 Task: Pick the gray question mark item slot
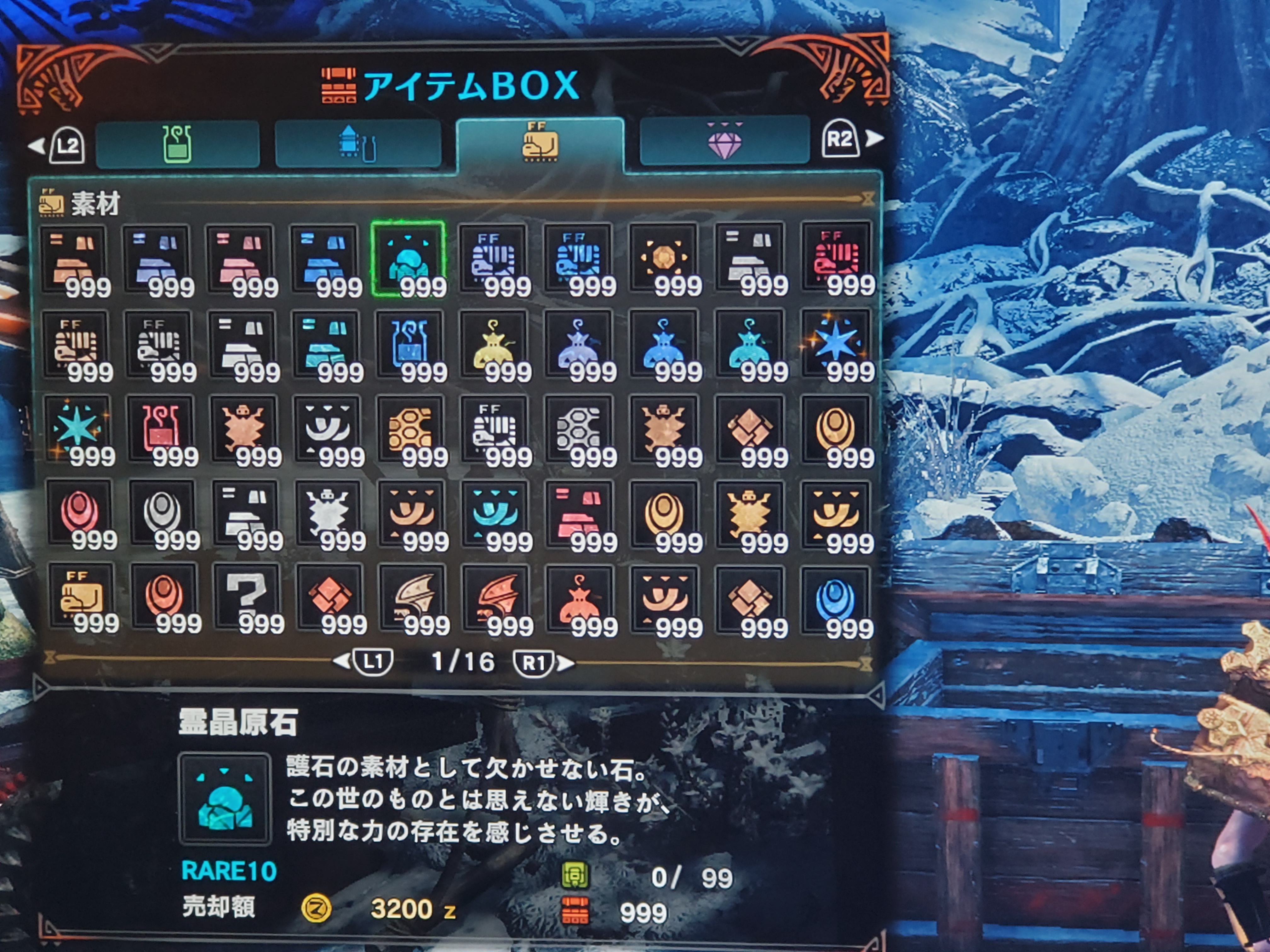pyautogui.click(x=246, y=597)
